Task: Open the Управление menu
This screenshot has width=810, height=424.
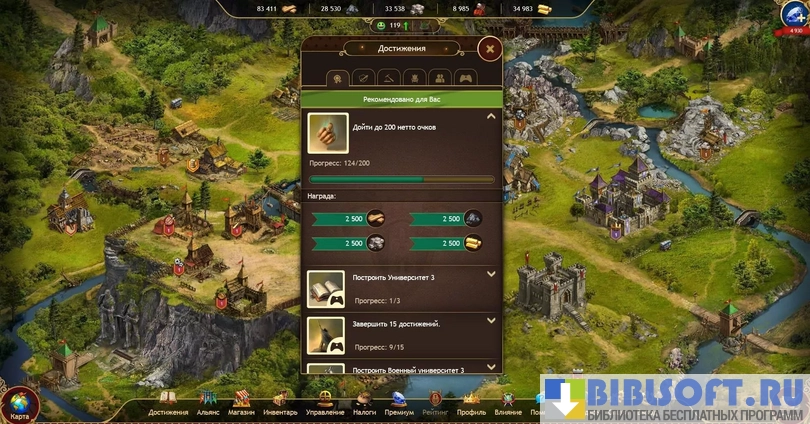Action: 325,403
